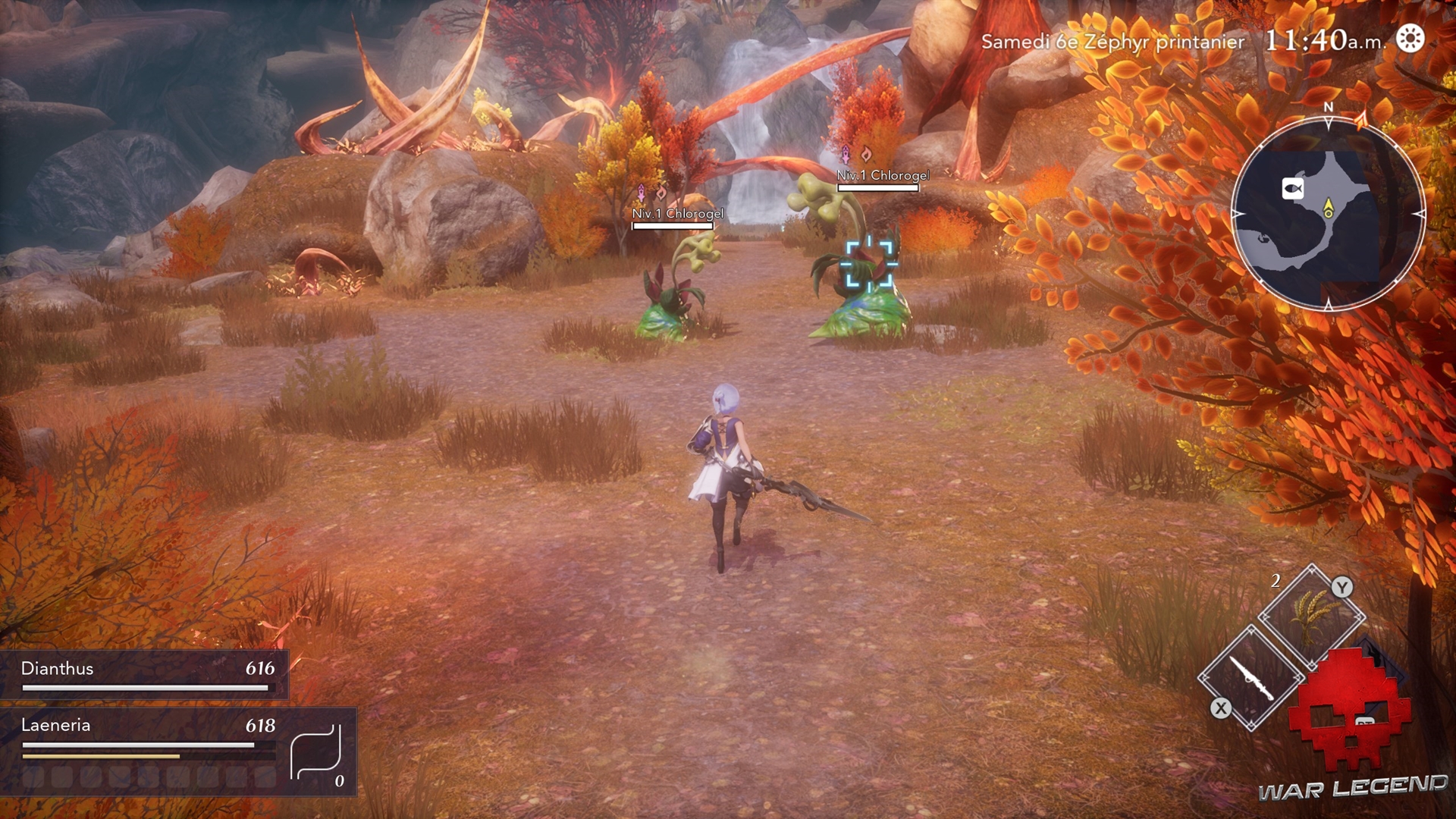Image resolution: width=1456 pixels, height=819 pixels.
Task: Click the date and time display
Action: (1183, 41)
